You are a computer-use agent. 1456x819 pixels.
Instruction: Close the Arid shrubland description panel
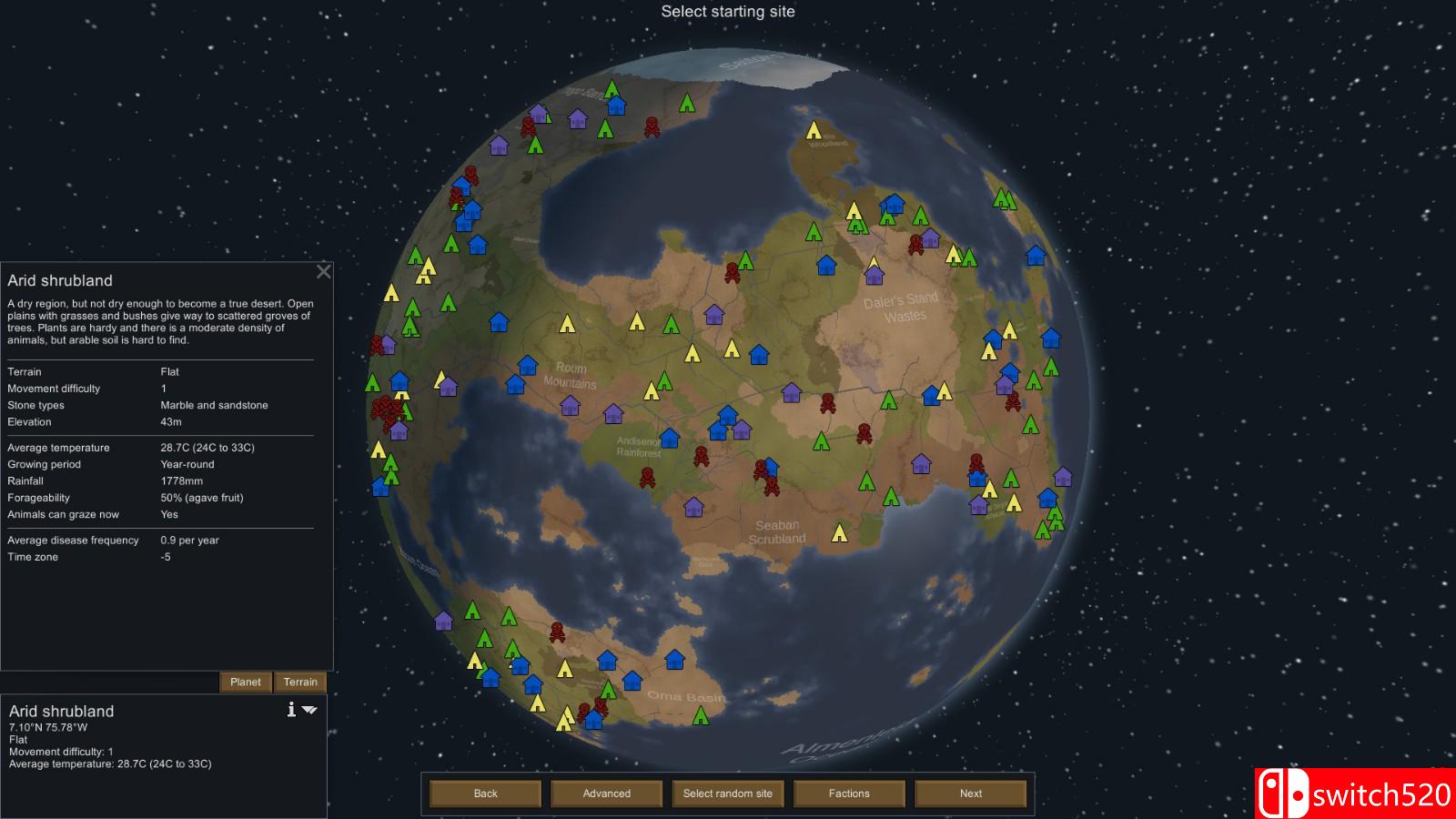coord(323,271)
